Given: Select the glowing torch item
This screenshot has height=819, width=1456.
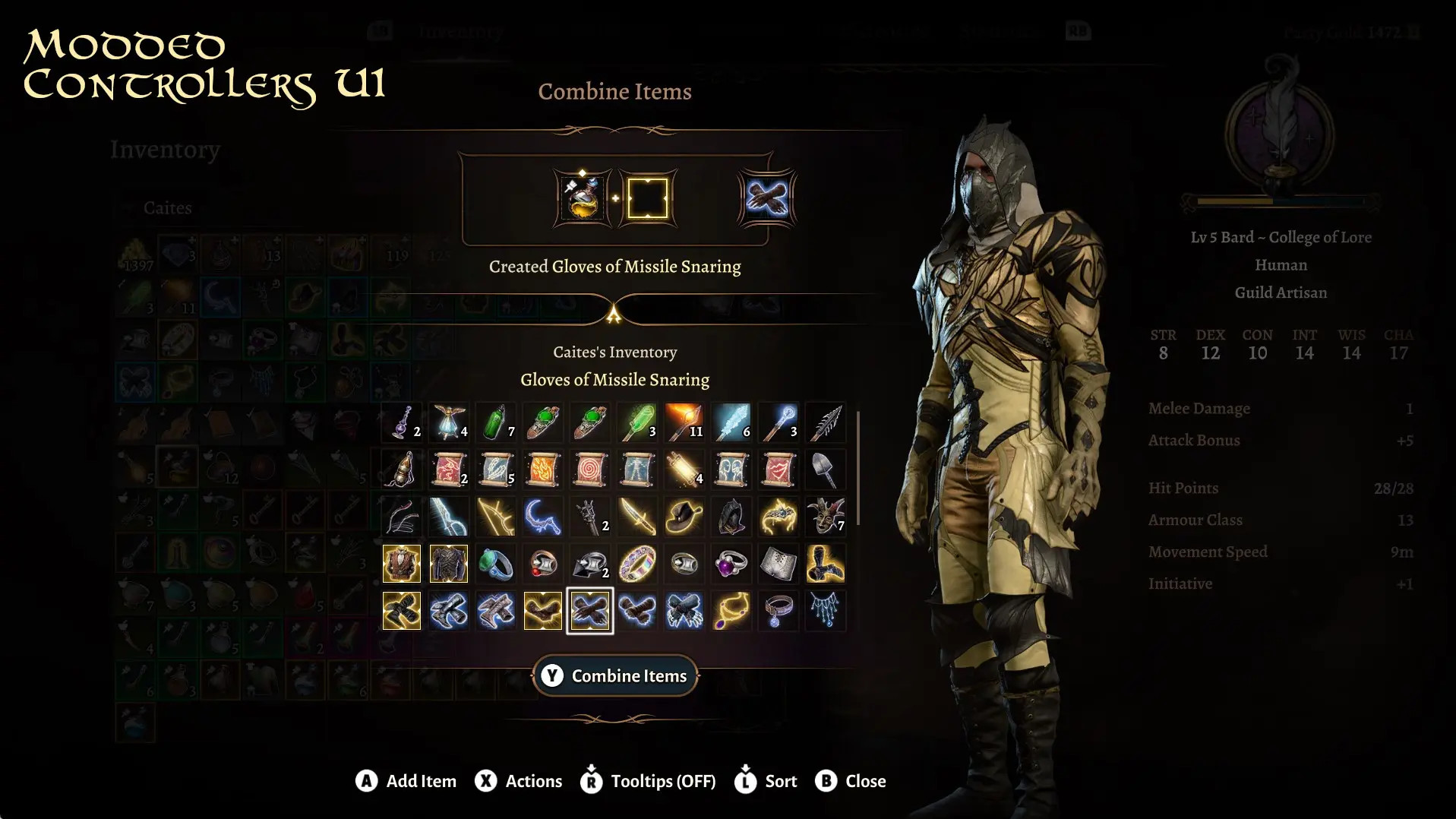Looking at the screenshot, I should click(x=684, y=422).
